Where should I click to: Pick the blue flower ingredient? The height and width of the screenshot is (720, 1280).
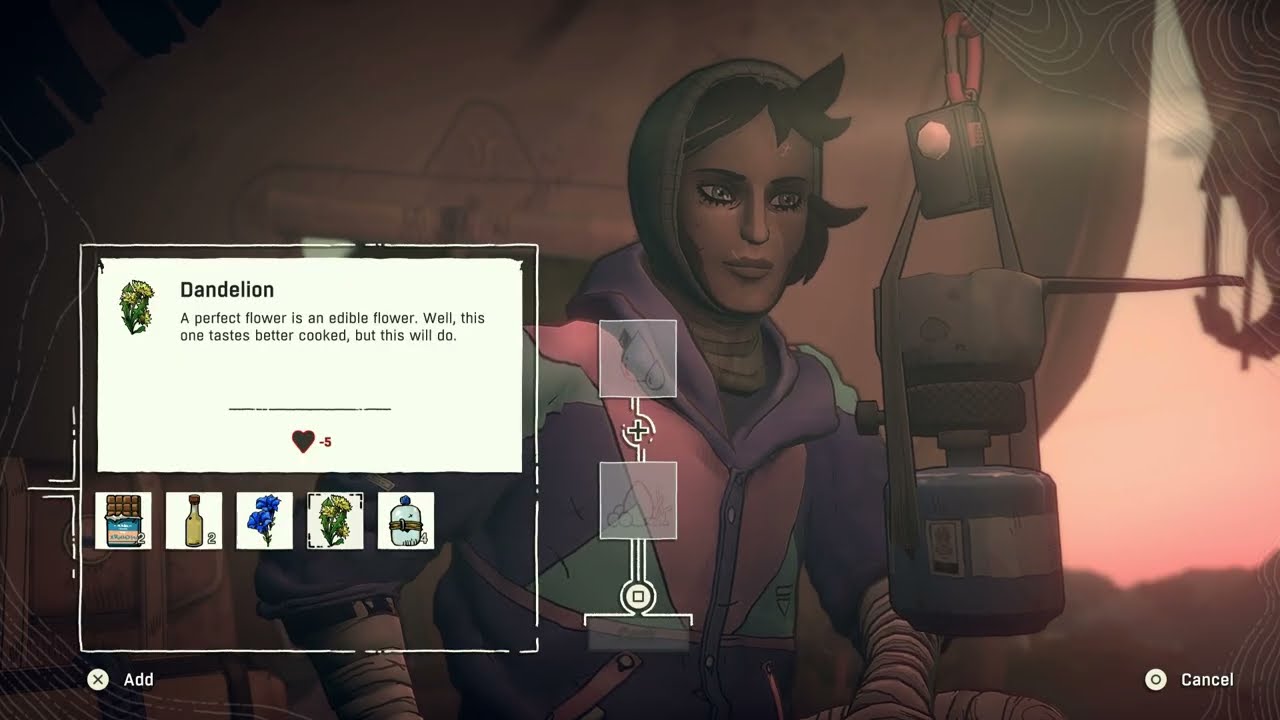coord(265,520)
